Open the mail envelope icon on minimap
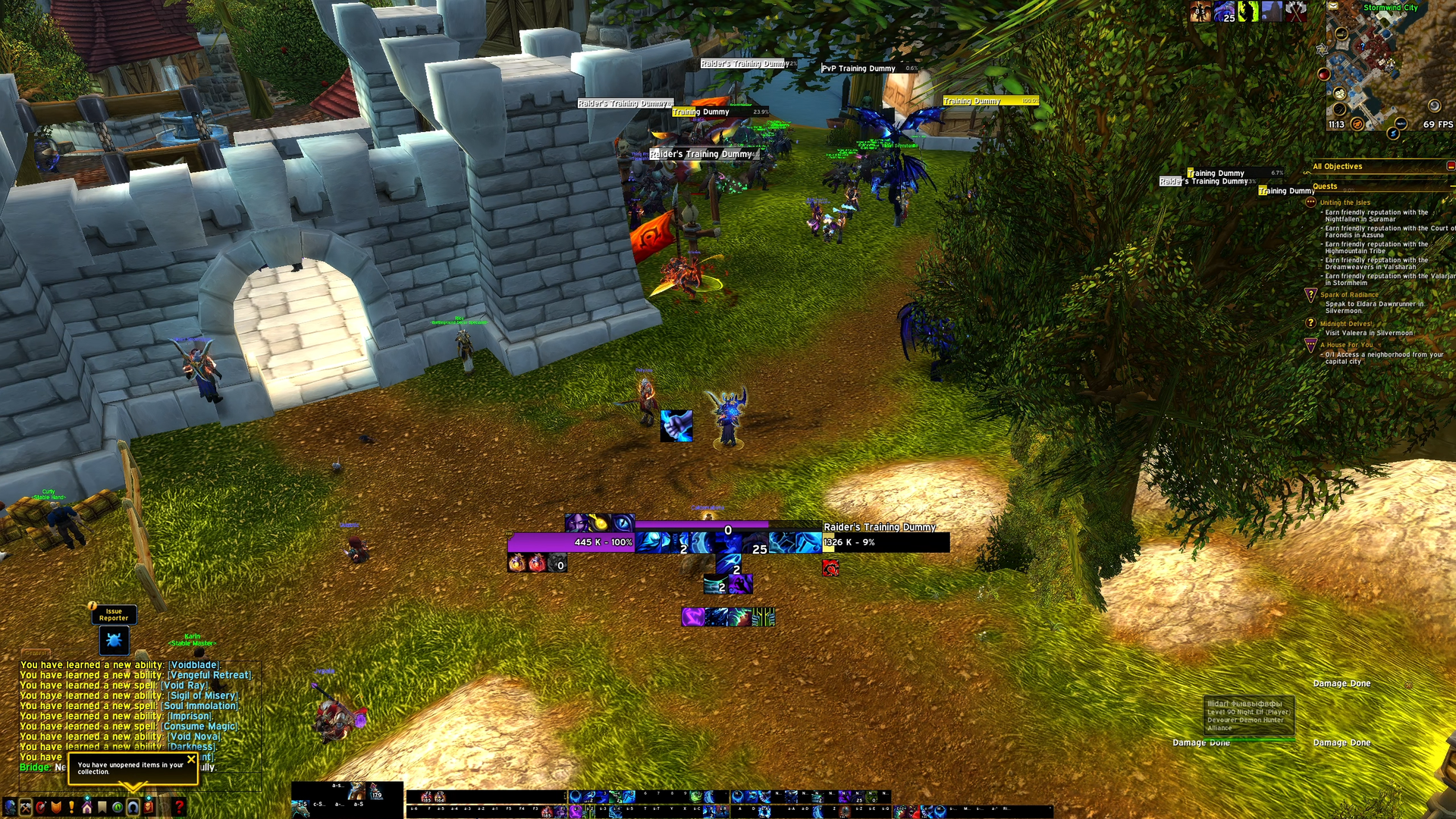Image resolution: width=1456 pixels, height=819 pixels. coord(1332,6)
